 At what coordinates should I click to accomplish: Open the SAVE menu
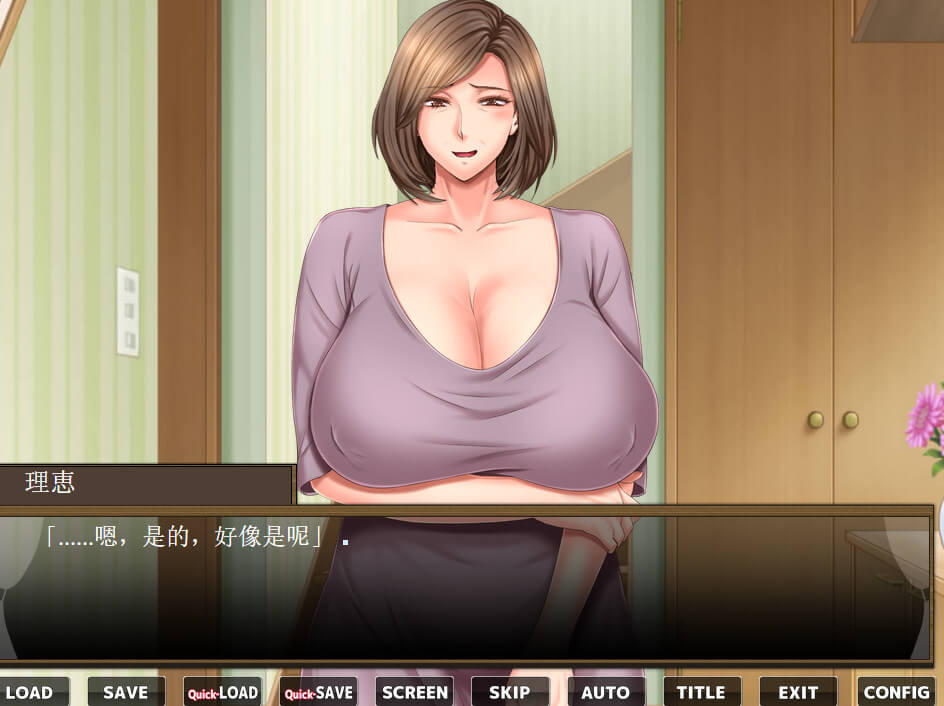(x=126, y=692)
